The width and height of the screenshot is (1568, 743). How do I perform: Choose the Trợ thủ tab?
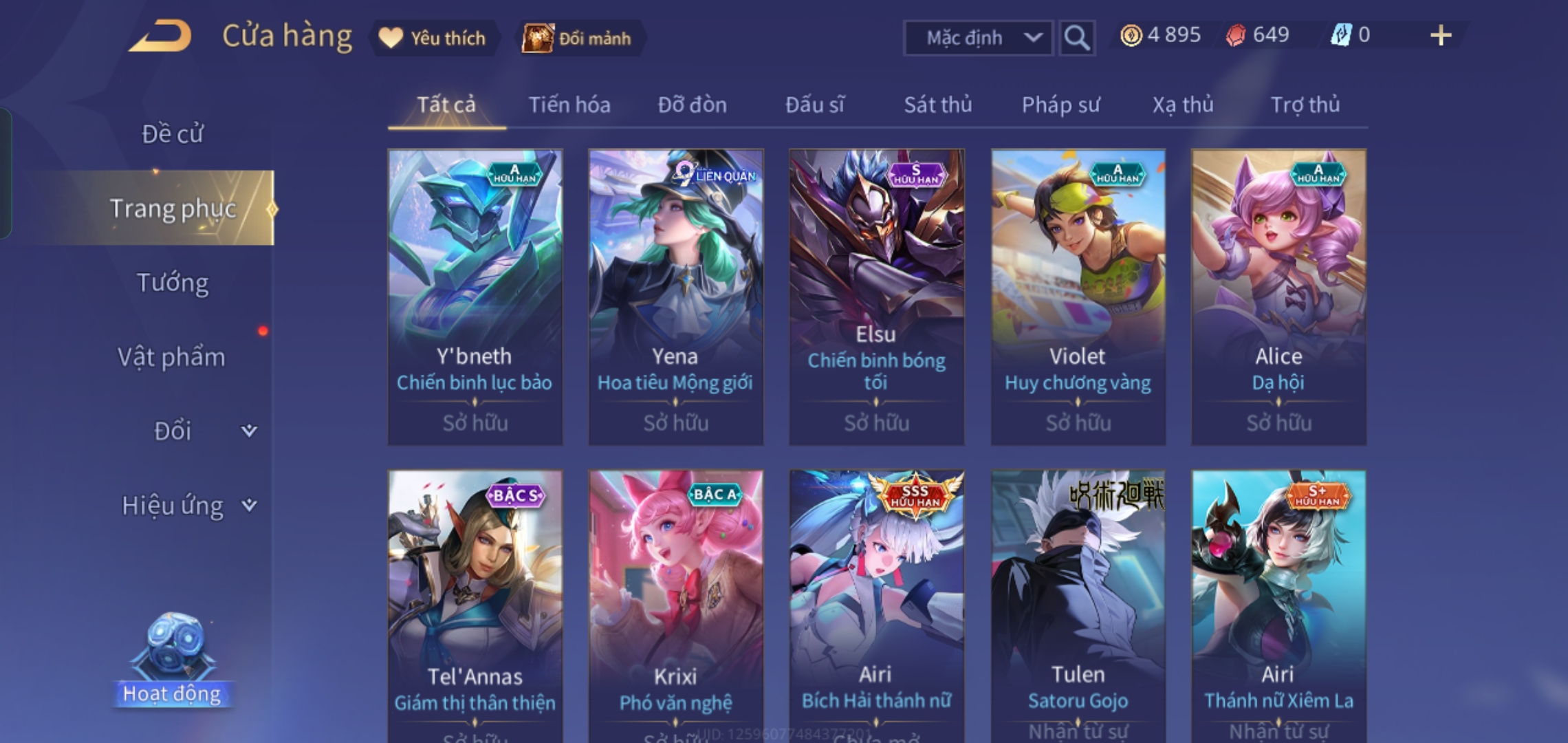[1305, 105]
